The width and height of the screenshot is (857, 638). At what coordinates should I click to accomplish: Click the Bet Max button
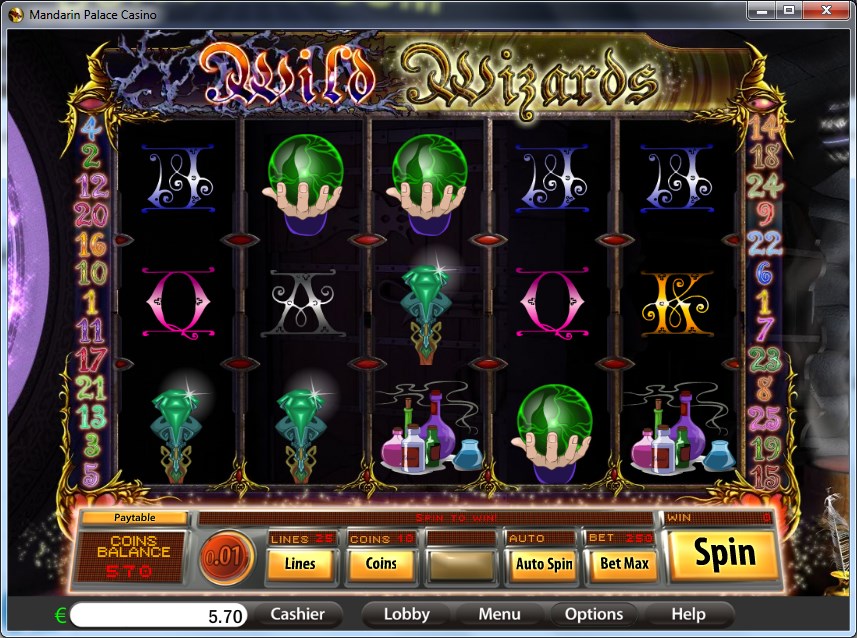point(624,564)
